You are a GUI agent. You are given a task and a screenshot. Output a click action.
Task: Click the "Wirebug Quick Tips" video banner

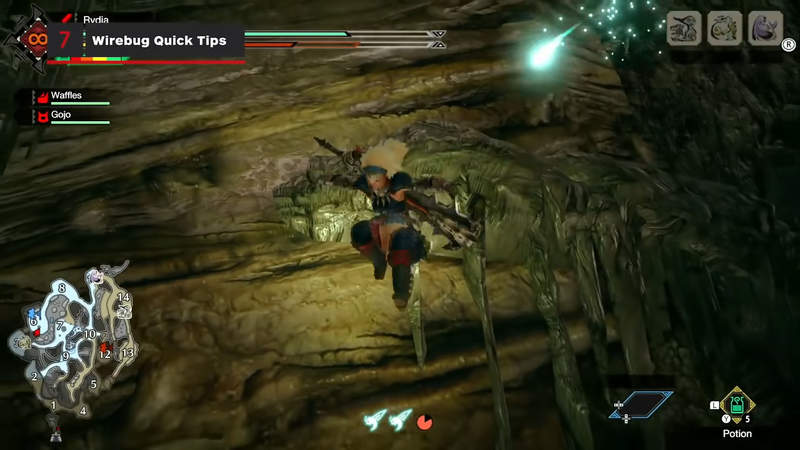(160, 41)
